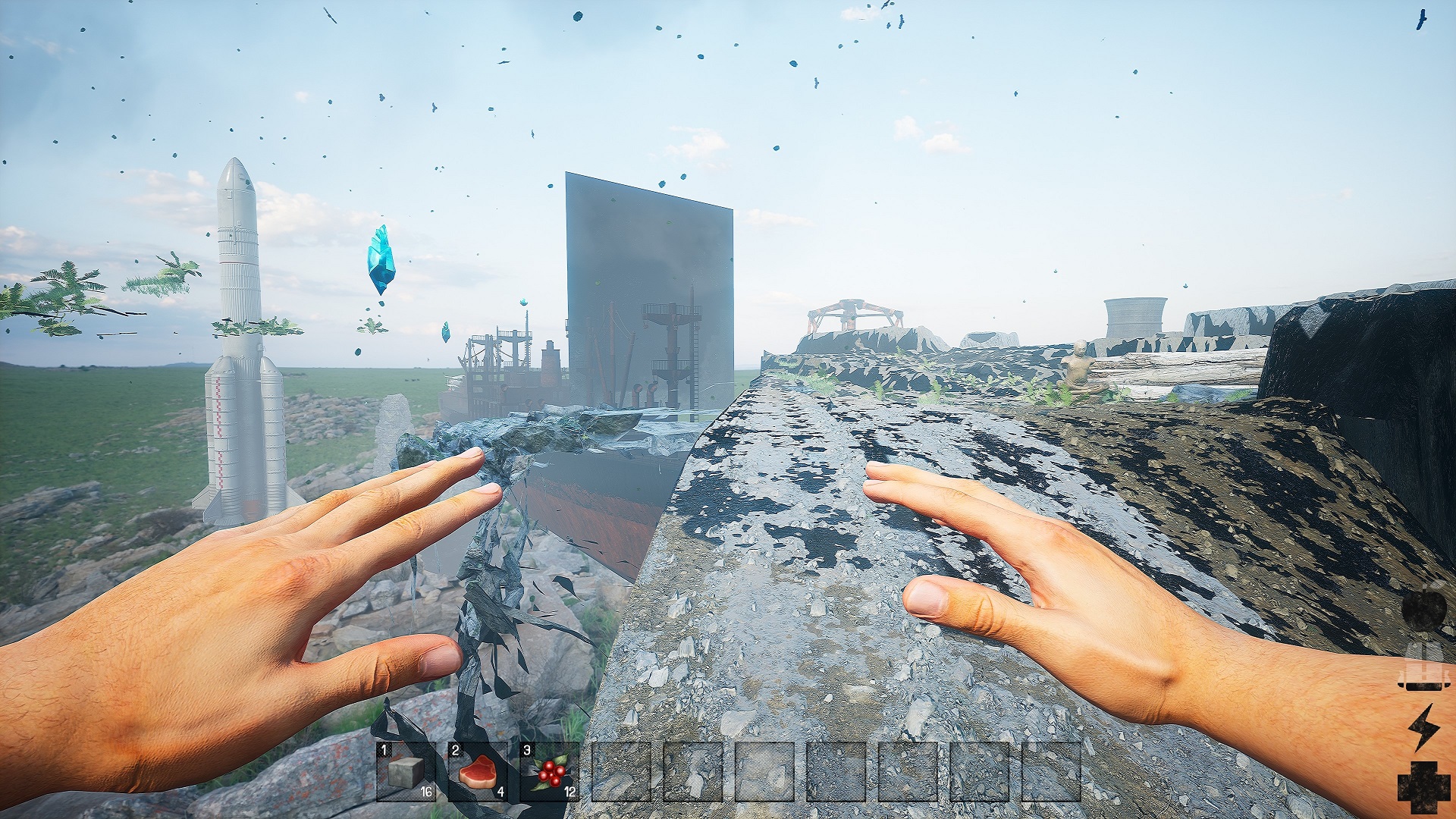The height and width of the screenshot is (819, 1456).
Task: Select the stone block hotbar slot
Action: point(406,772)
